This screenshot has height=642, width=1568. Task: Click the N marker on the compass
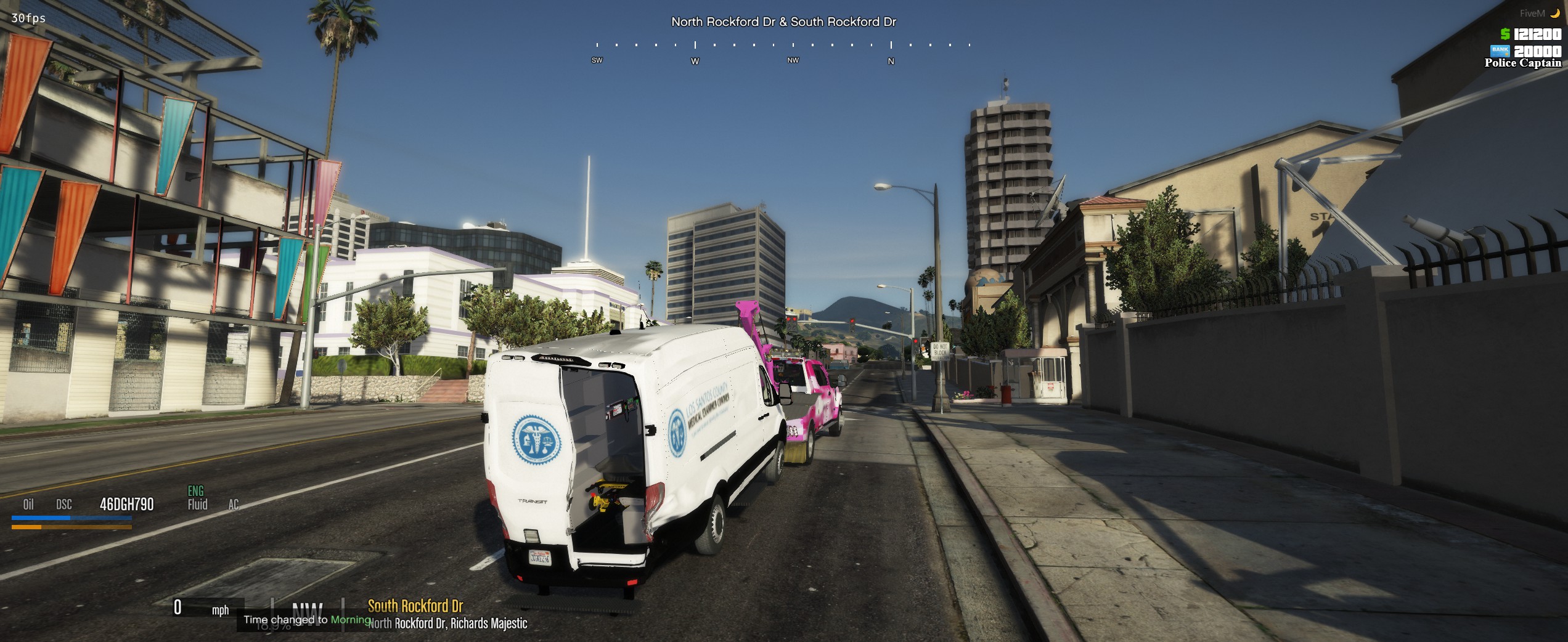click(x=891, y=61)
